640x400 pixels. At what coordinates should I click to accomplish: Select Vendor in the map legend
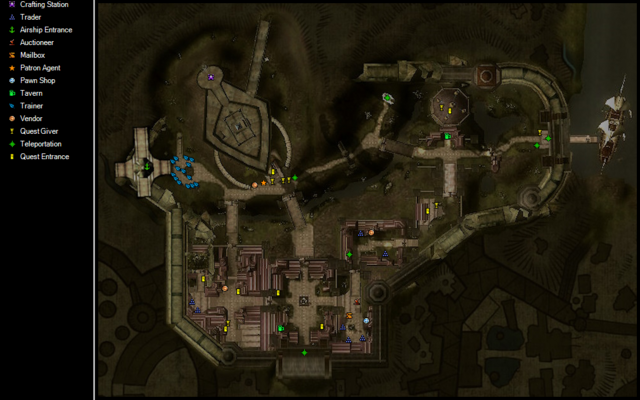[31, 118]
